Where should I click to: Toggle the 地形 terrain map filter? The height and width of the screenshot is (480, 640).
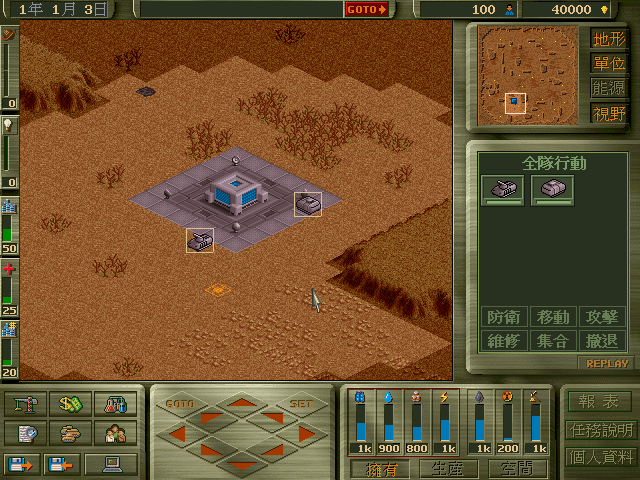coord(608,39)
